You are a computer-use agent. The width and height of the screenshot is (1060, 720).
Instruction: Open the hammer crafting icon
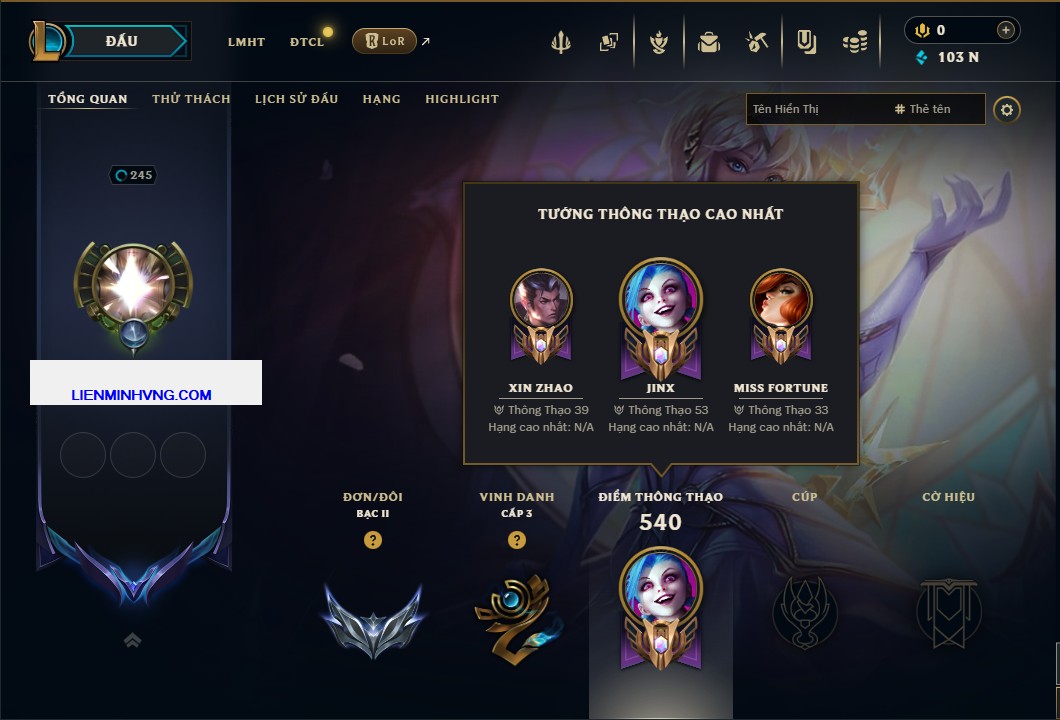coord(757,42)
